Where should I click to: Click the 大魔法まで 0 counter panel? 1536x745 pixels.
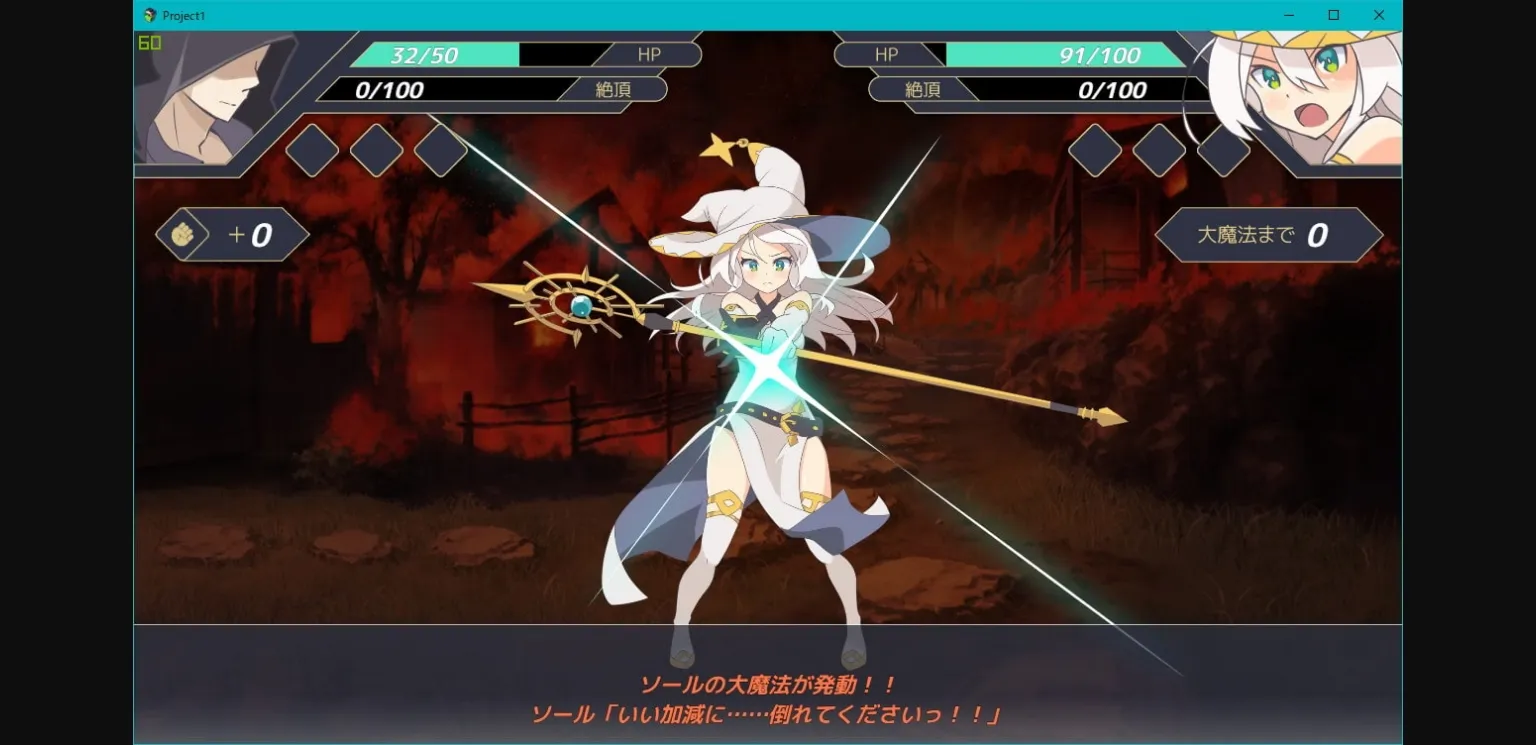click(1268, 233)
